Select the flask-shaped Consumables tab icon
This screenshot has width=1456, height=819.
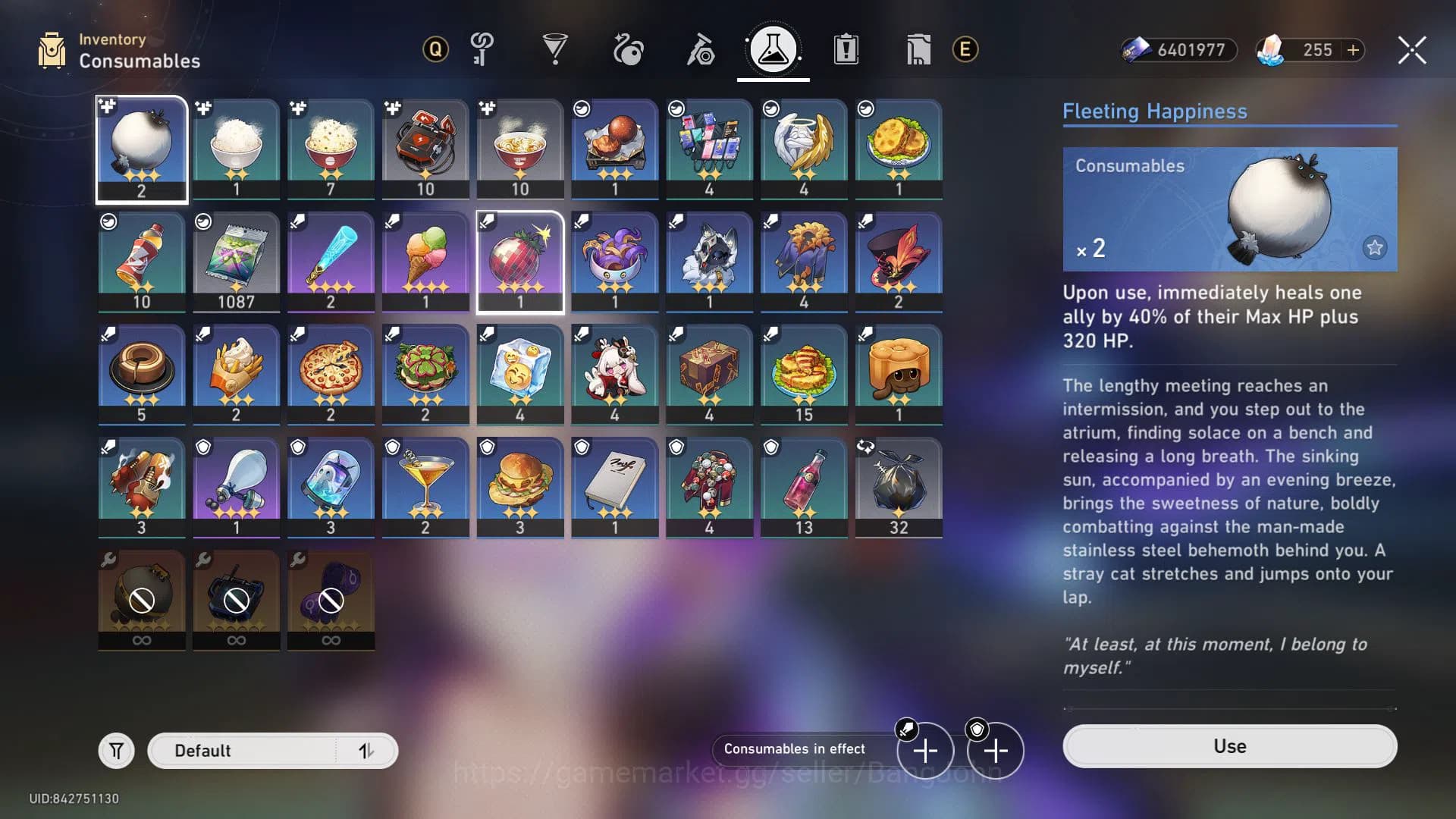click(x=773, y=49)
